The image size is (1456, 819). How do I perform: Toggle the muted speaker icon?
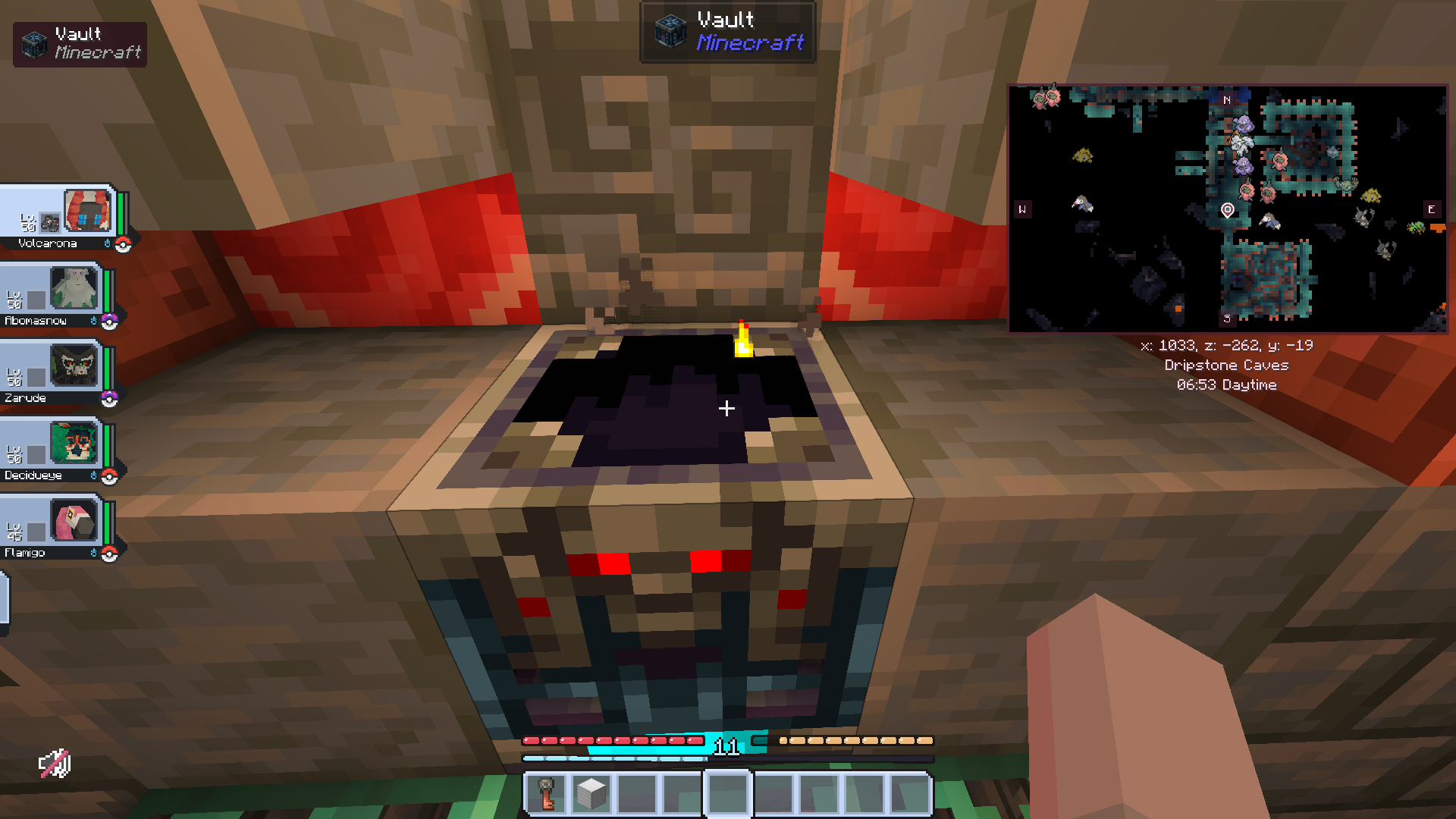[x=55, y=764]
